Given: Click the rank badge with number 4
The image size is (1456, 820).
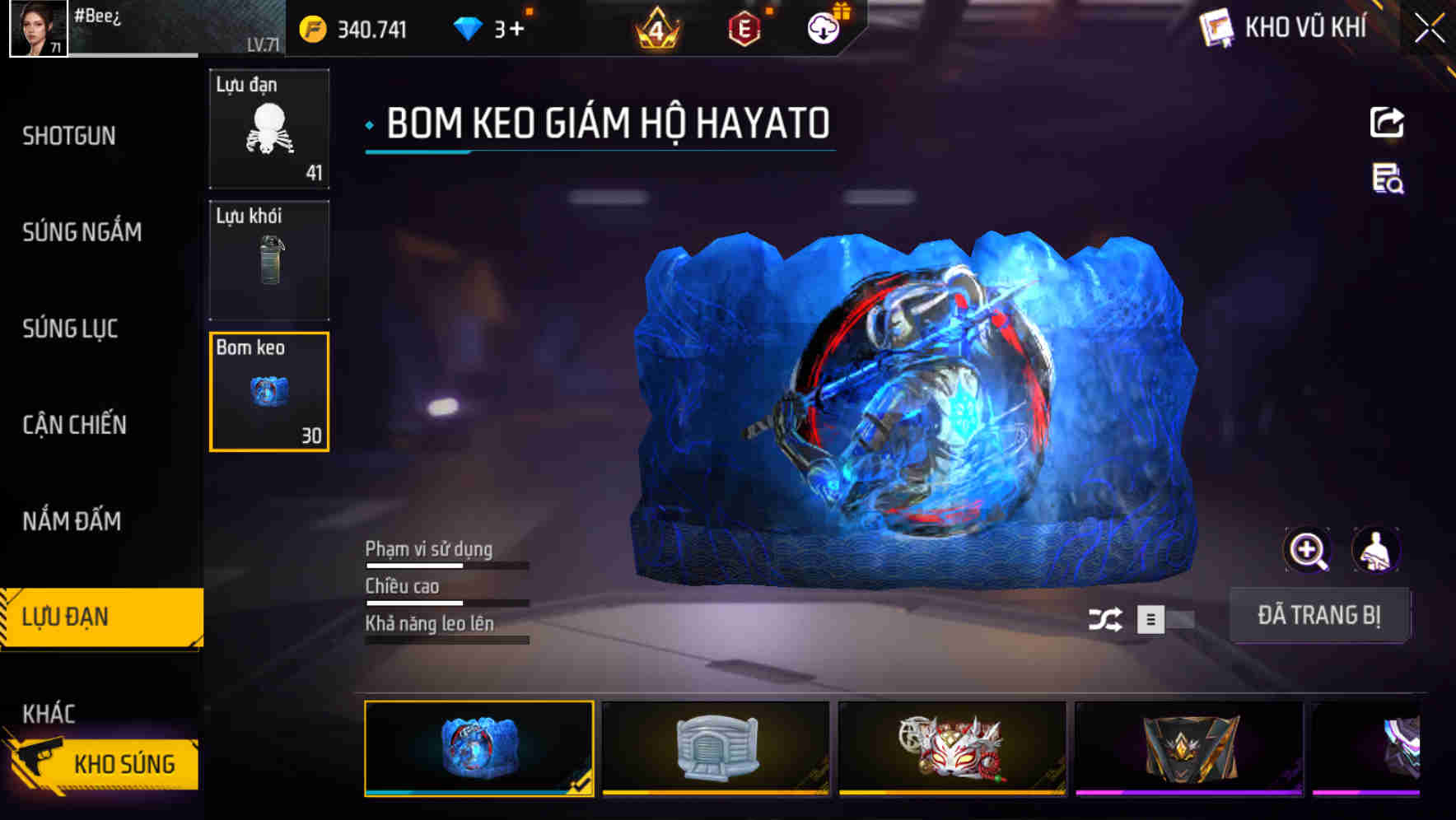Looking at the screenshot, I should tap(655, 27).
